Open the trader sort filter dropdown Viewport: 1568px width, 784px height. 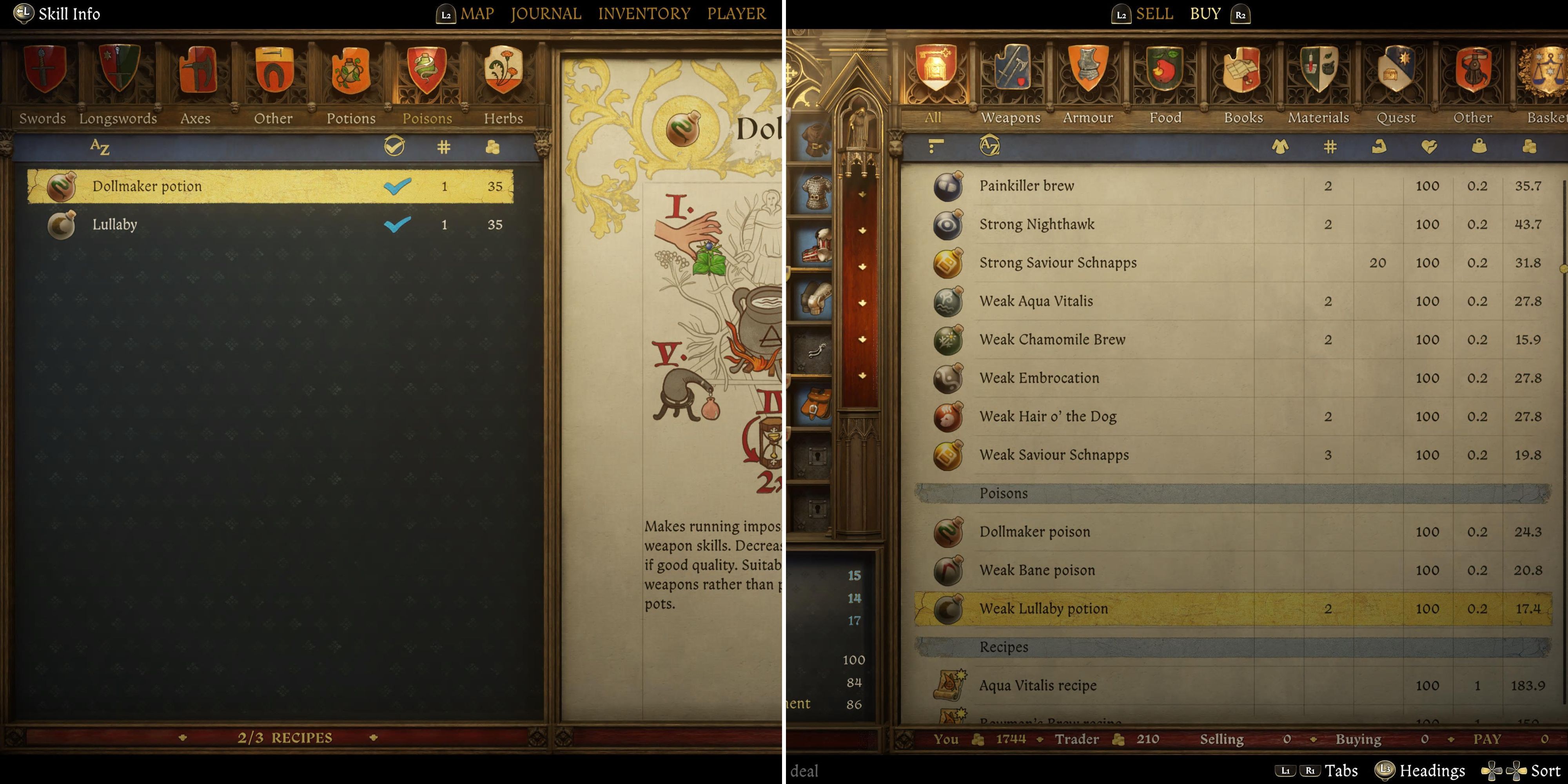click(936, 146)
